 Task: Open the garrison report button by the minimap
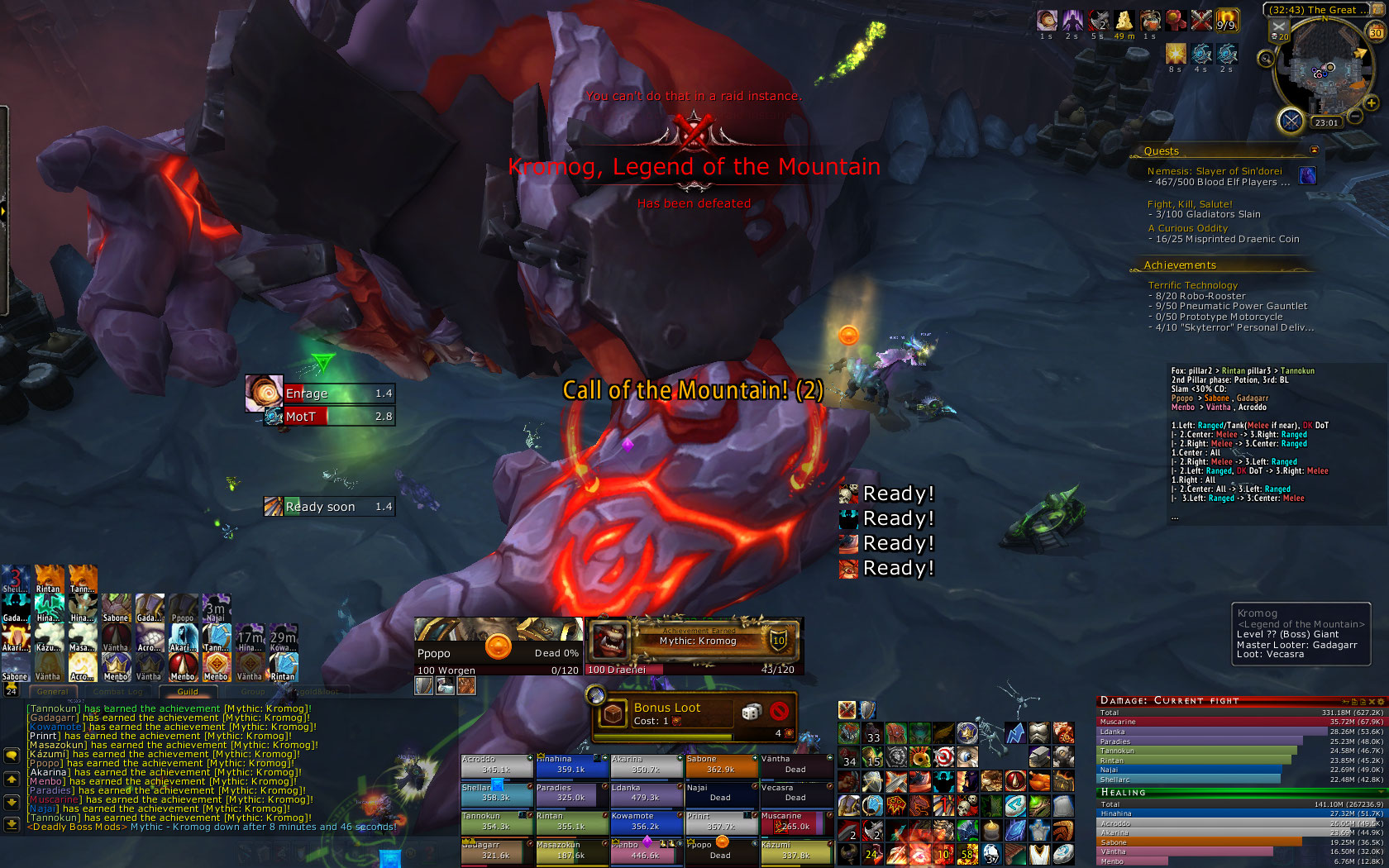[1291, 121]
